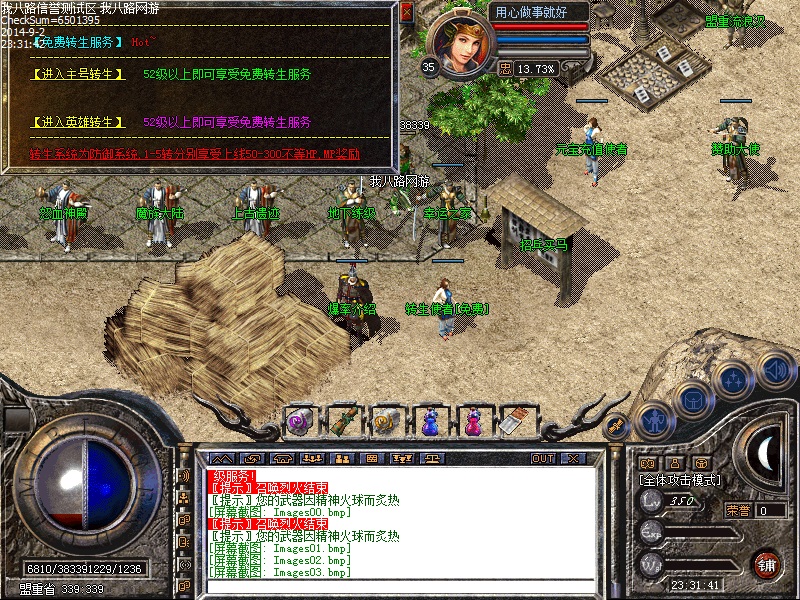Close the NPC dialogue window
The image size is (800, 600).
pyautogui.click(x=406, y=13)
